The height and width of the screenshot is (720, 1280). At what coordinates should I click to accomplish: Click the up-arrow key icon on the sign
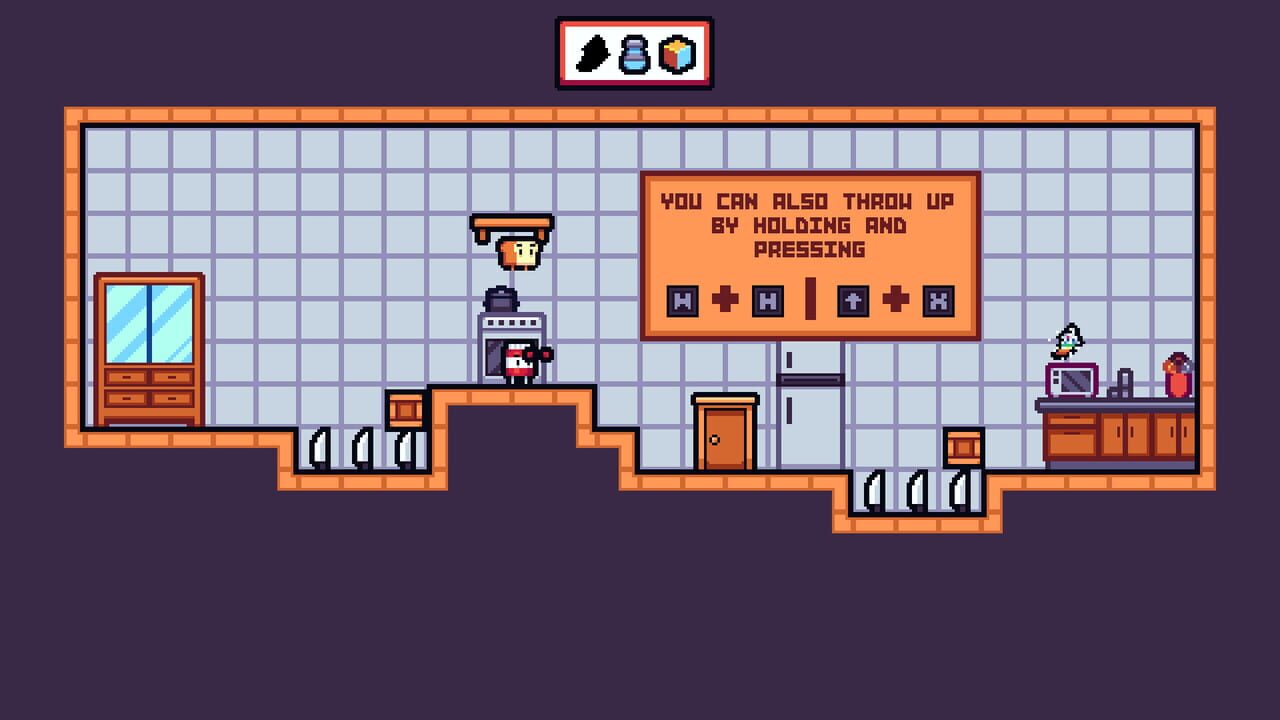(x=853, y=302)
